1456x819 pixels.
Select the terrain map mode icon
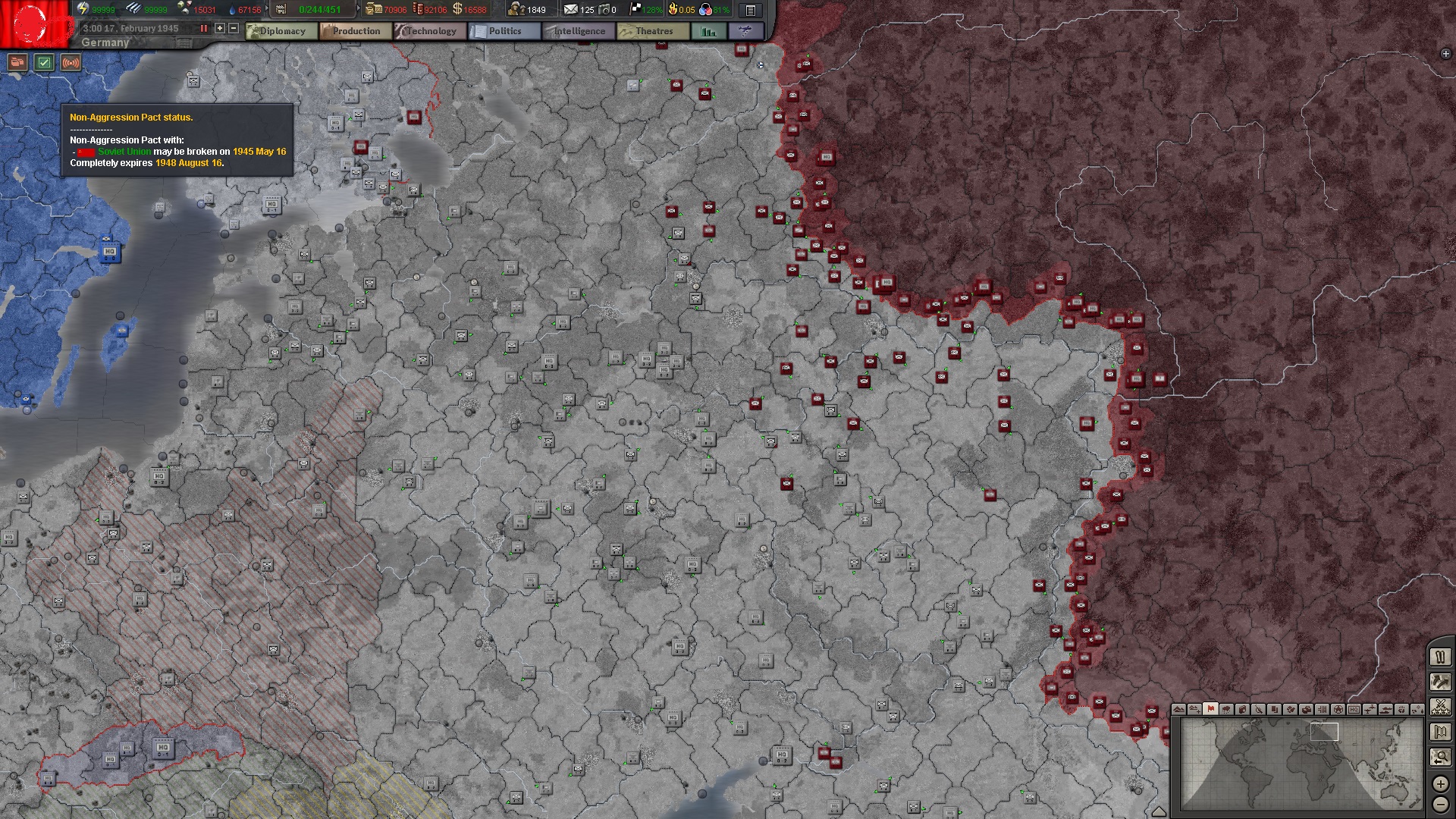click(x=1178, y=710)
